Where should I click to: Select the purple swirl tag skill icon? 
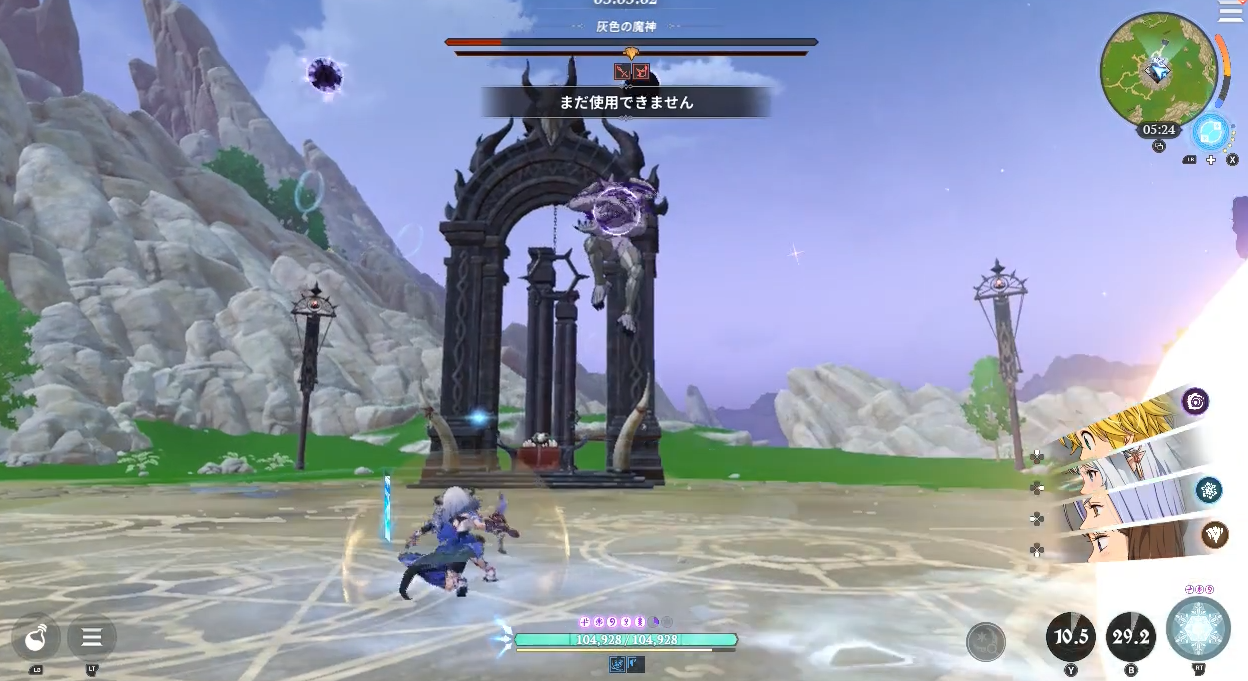coord(1195,402)
